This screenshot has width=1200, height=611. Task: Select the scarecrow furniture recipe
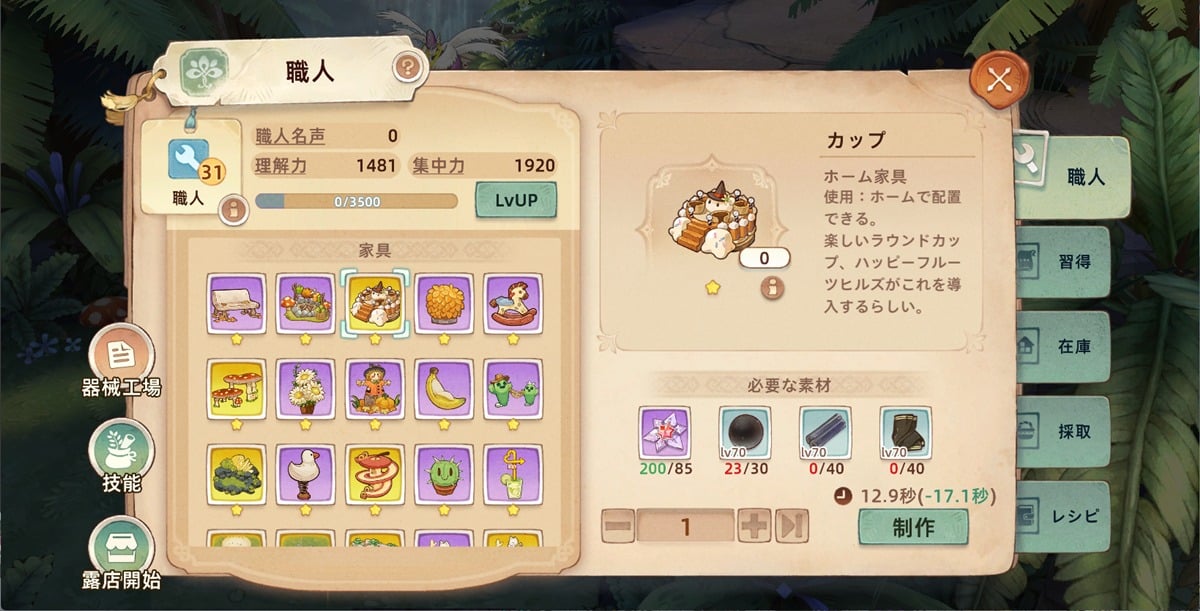(375, 389)
